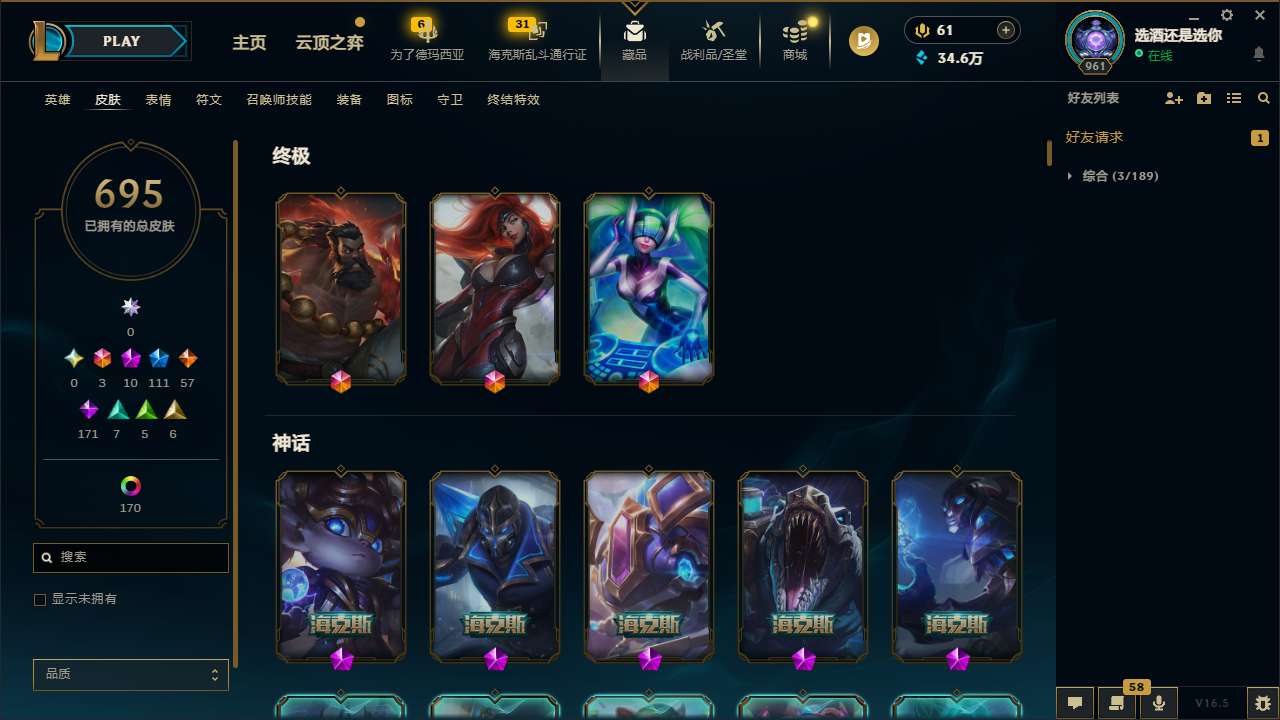Viewport: 1280px width, 720px height.
Task: Open the friends list search icon
Action: pyautogui.click(x=1264, y=98)
